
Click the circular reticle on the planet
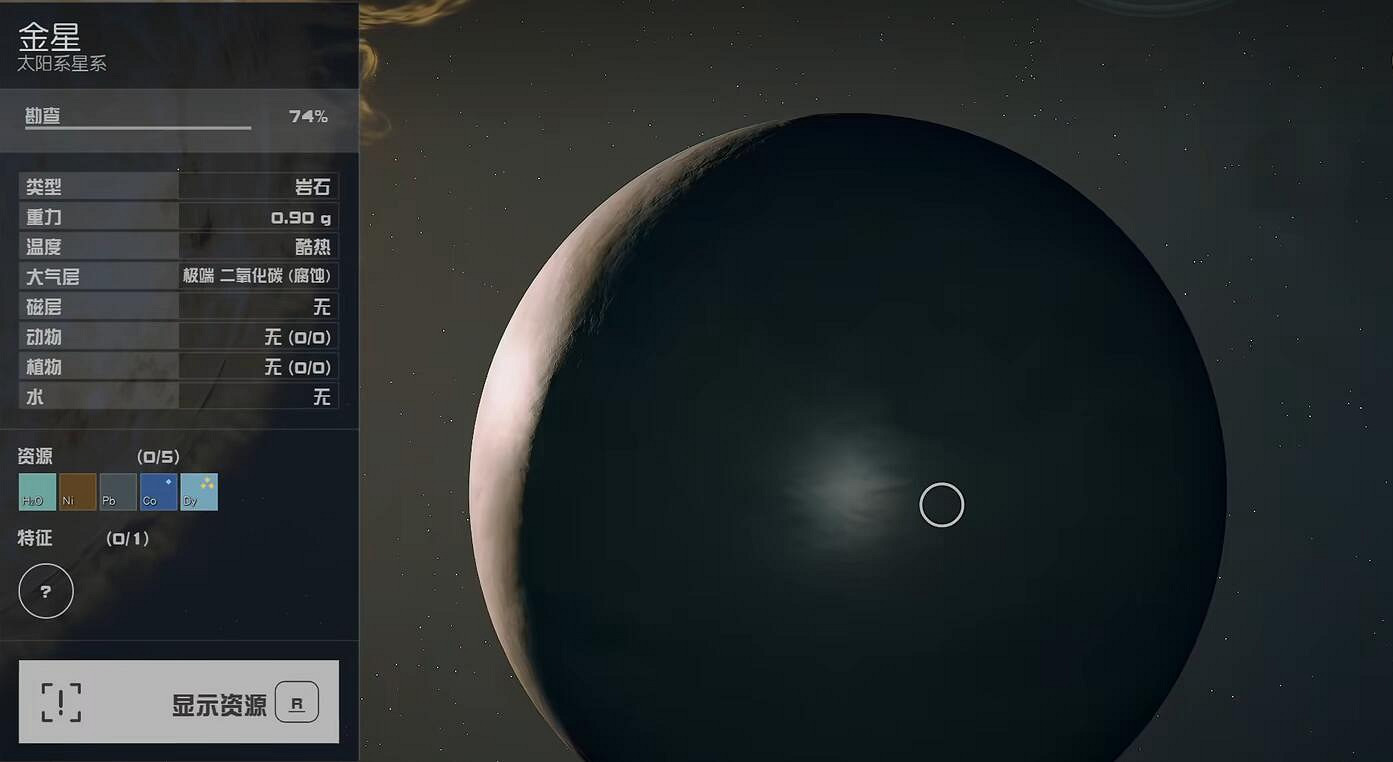coord(941,505)
